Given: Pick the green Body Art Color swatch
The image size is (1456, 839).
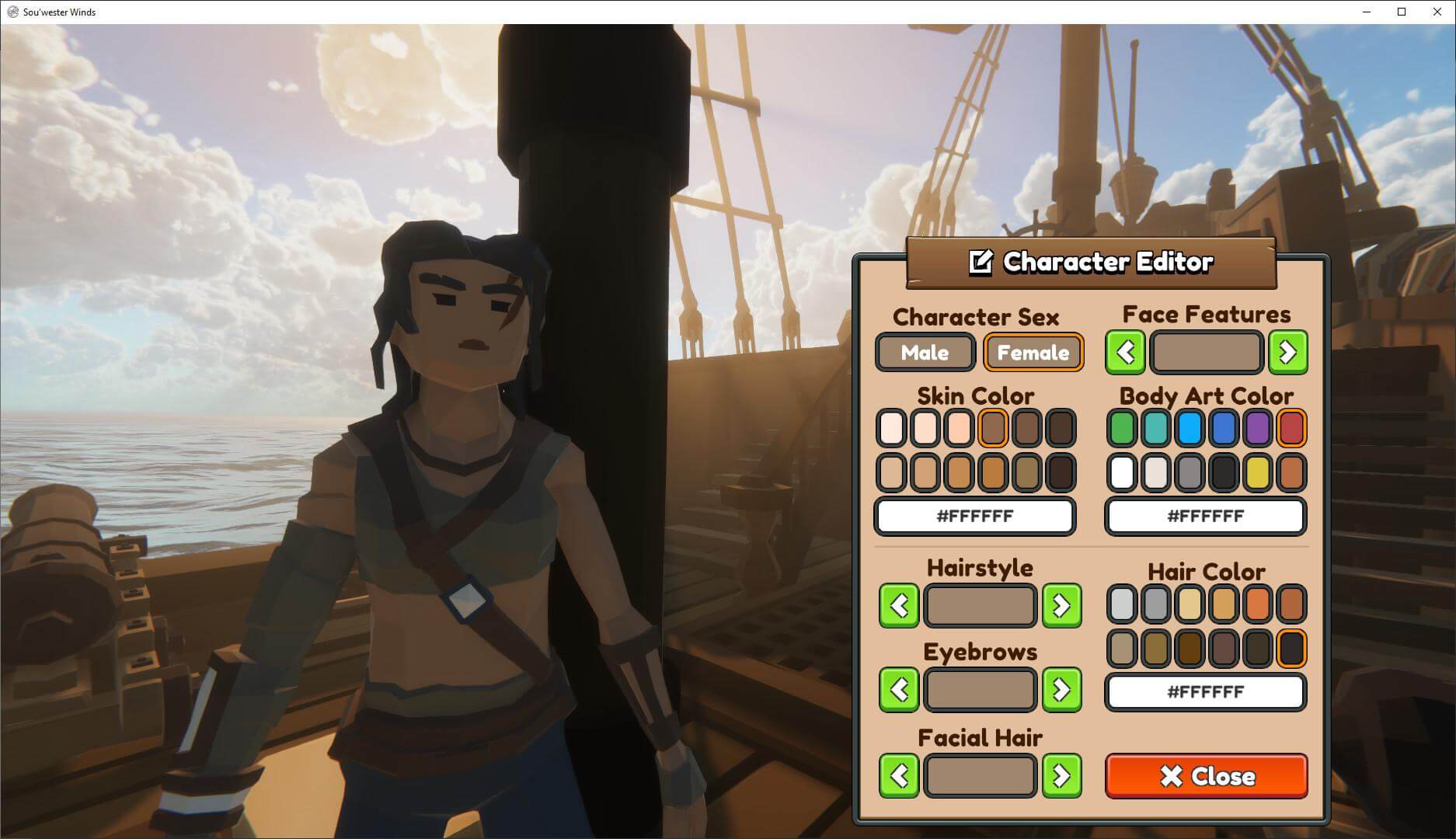Looking at the screenshot, I should coord(1122,428).
